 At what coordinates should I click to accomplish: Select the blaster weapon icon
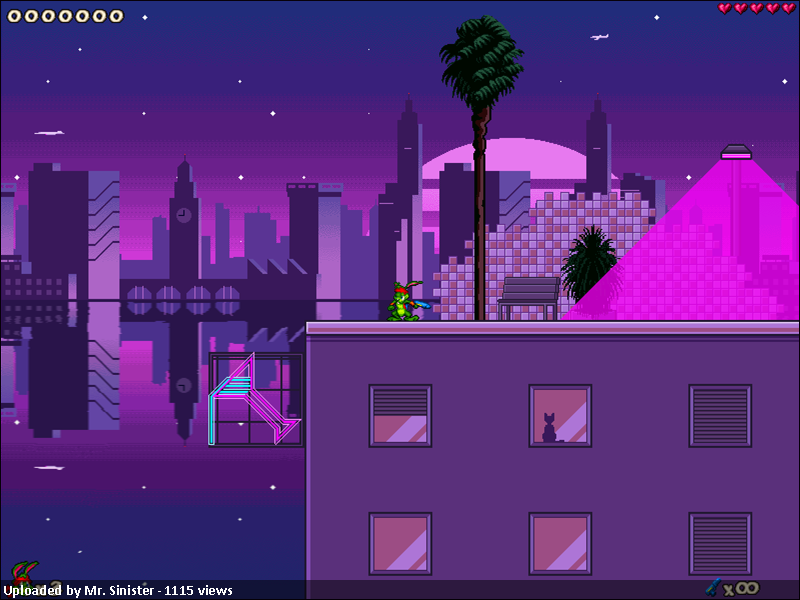713,587
